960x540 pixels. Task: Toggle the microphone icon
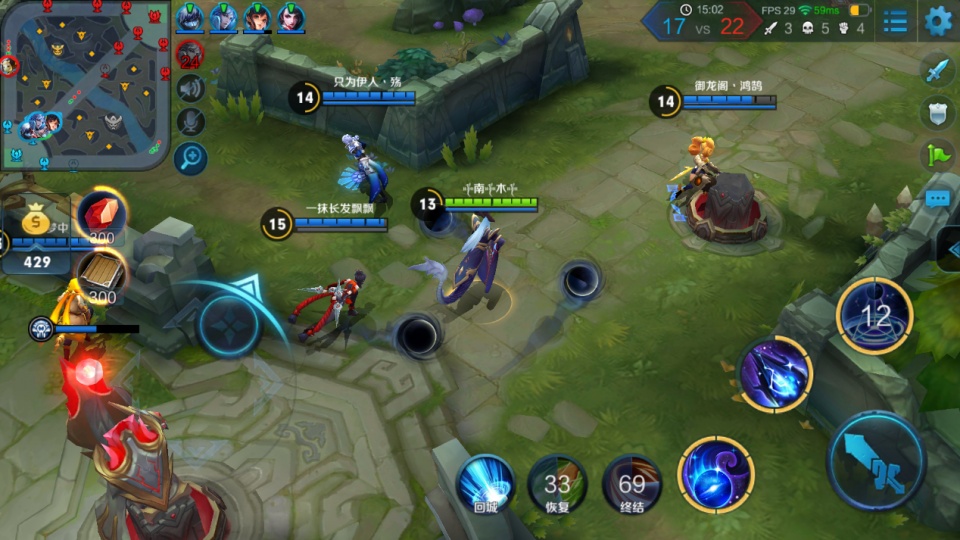point(190,121)
